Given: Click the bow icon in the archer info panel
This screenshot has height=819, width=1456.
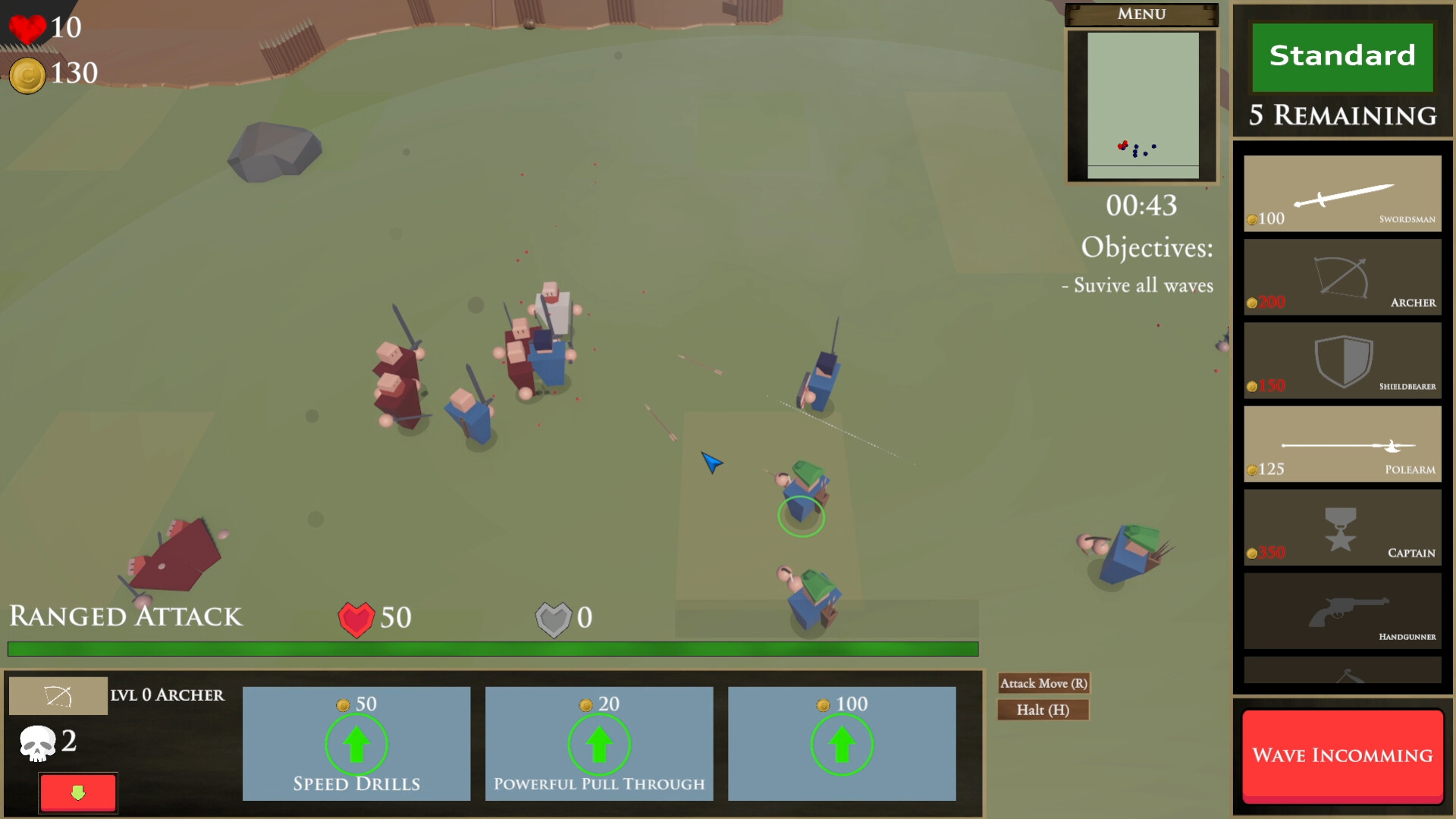Looking at the screenshot, I should (x=58, y=695).
